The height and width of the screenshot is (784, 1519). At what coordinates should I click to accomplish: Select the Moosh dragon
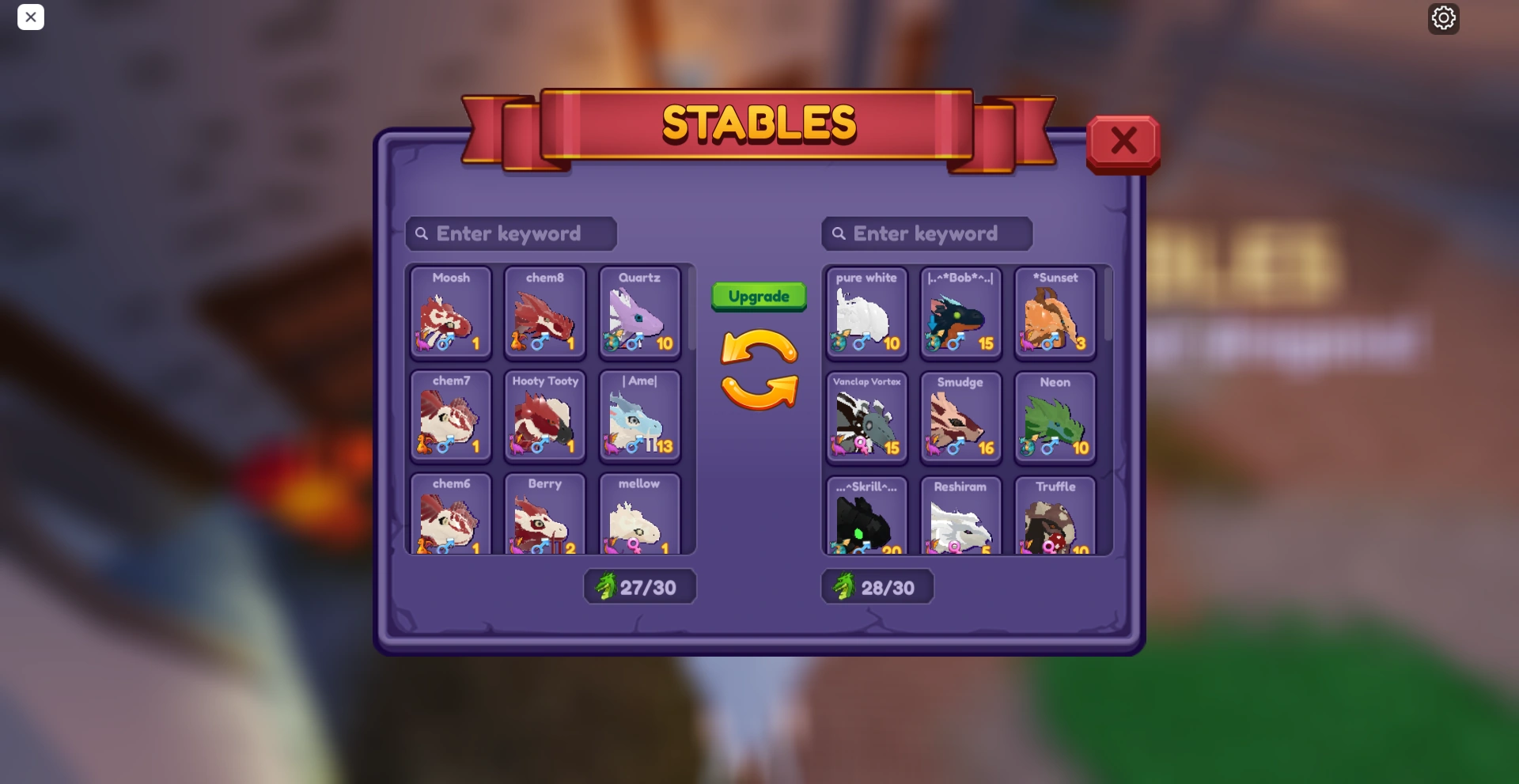click(x=450, y=314)
